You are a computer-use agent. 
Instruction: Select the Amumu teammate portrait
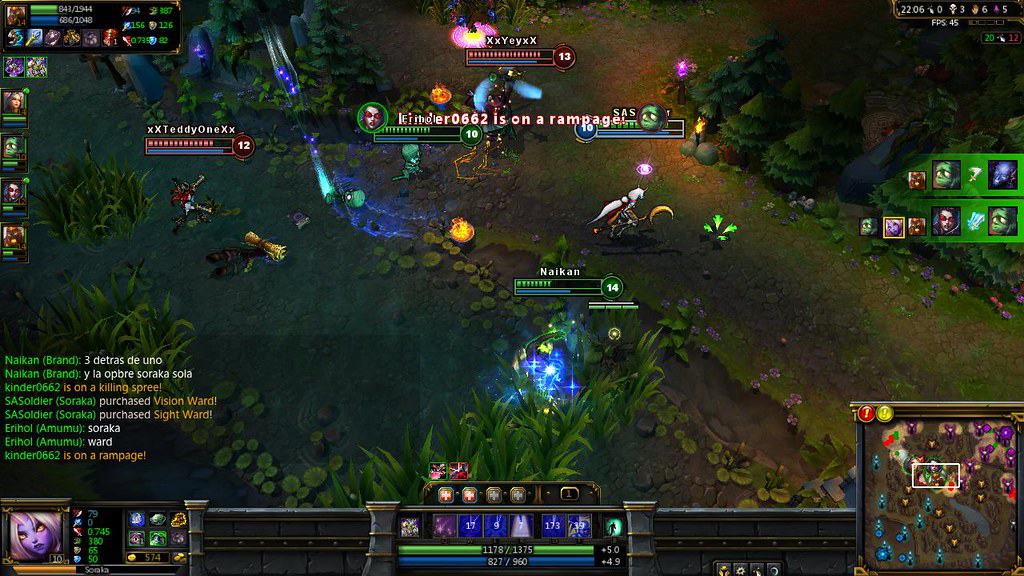(14, 148)
